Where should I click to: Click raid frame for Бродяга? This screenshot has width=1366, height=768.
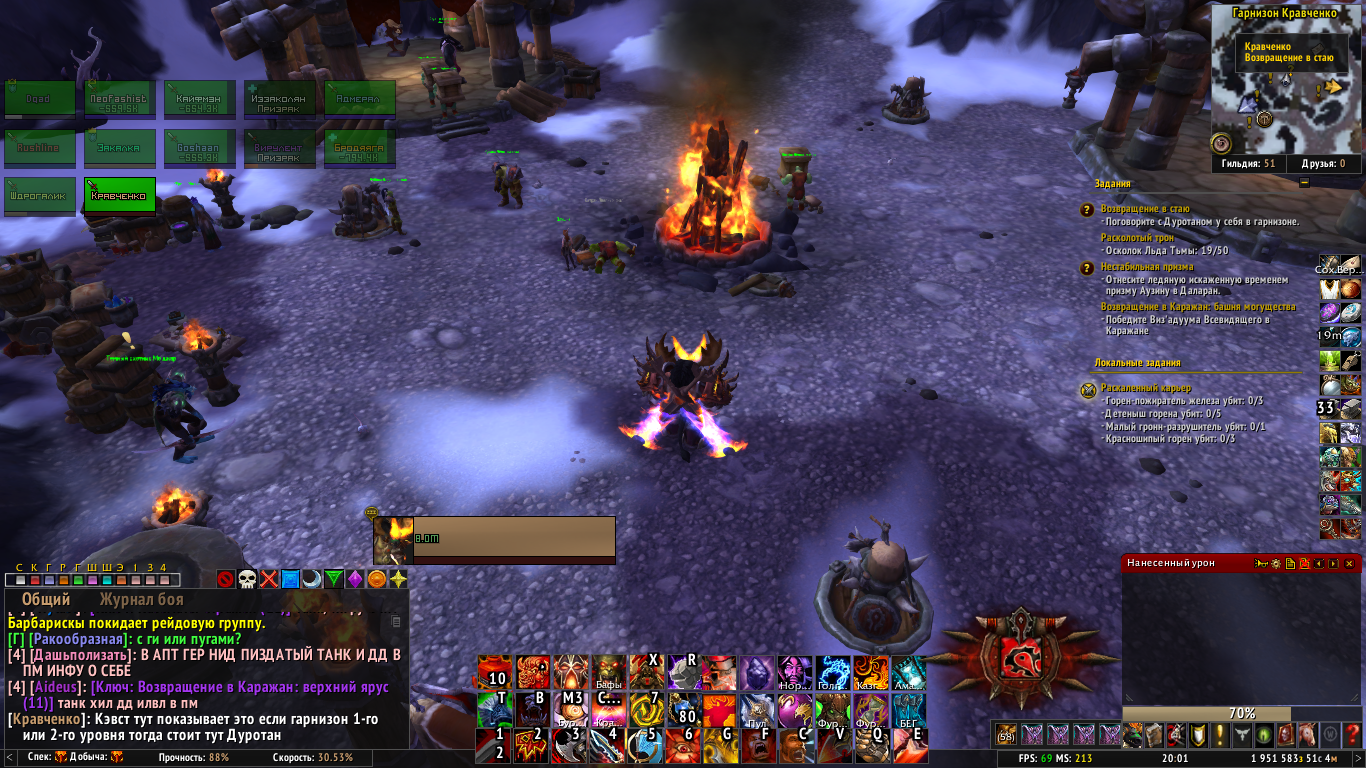[360, 147]
